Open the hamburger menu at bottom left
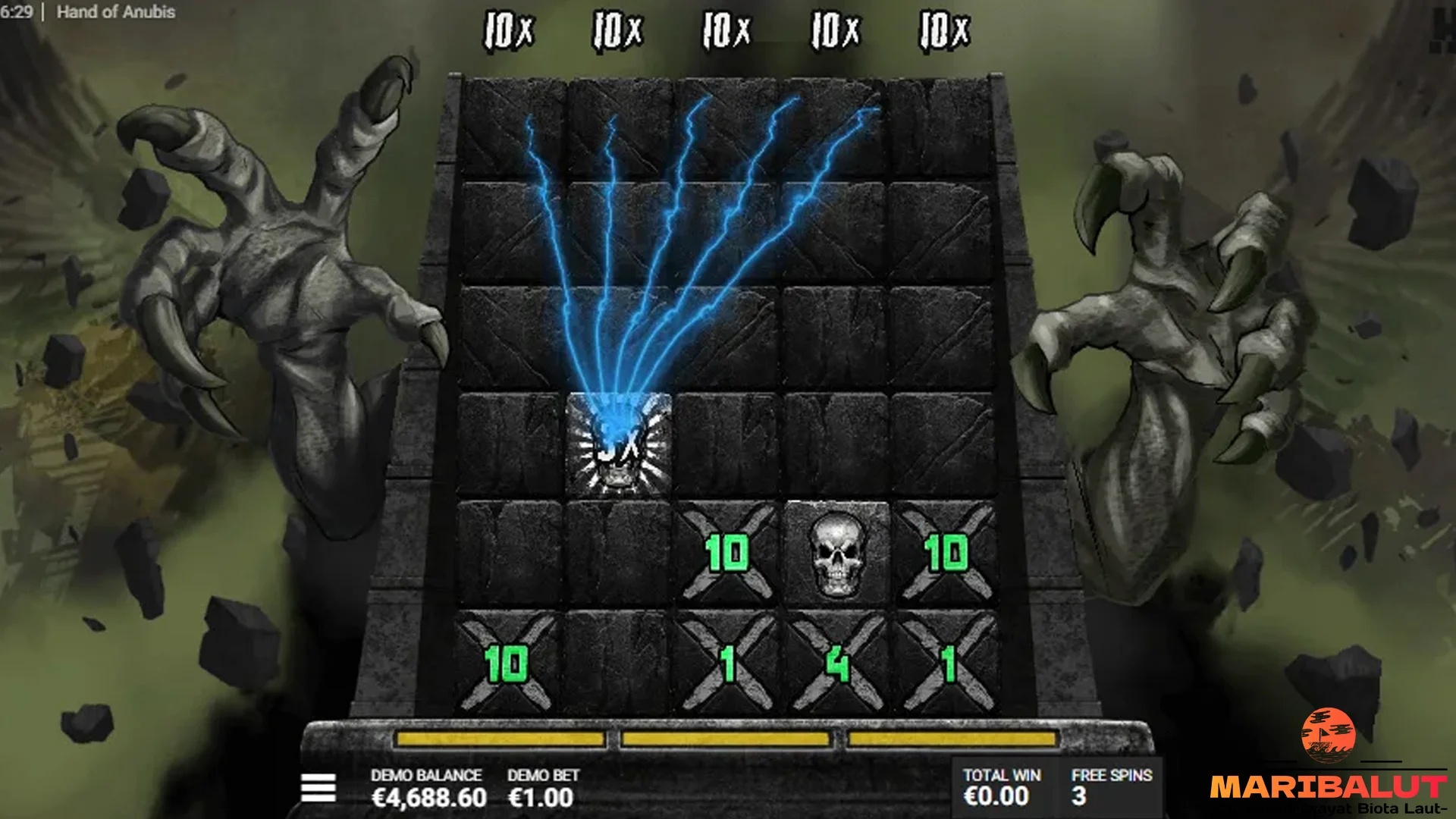 click(x=319, y=788)
